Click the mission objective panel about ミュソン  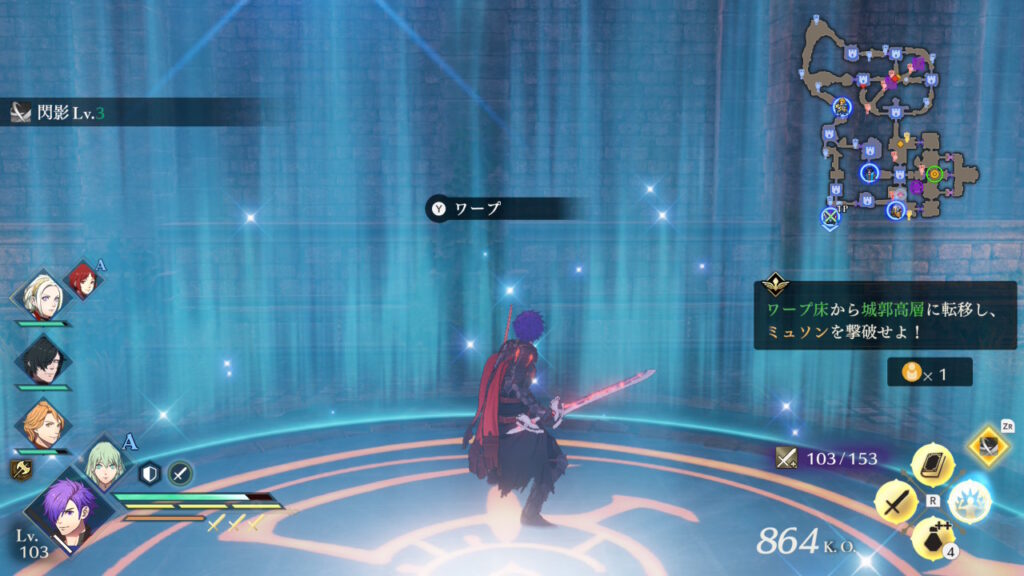884,315
